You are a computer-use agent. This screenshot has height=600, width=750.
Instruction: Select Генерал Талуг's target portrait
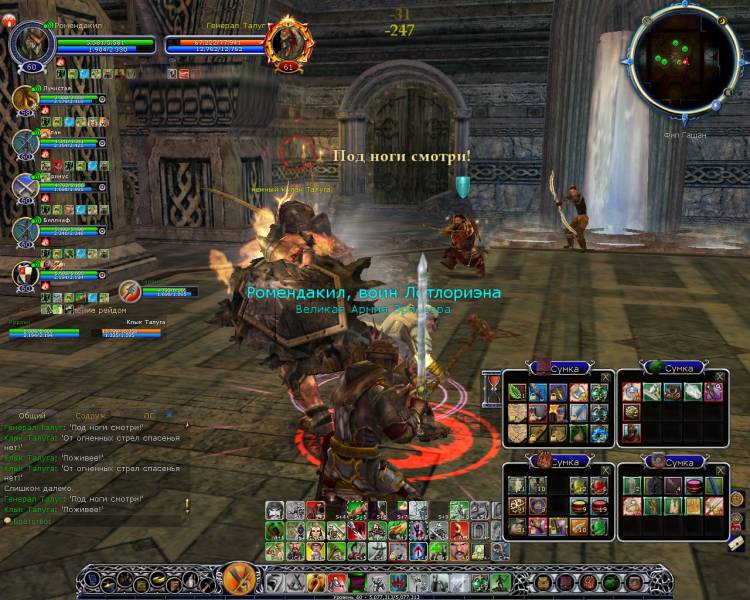click(x=290, y=43)
